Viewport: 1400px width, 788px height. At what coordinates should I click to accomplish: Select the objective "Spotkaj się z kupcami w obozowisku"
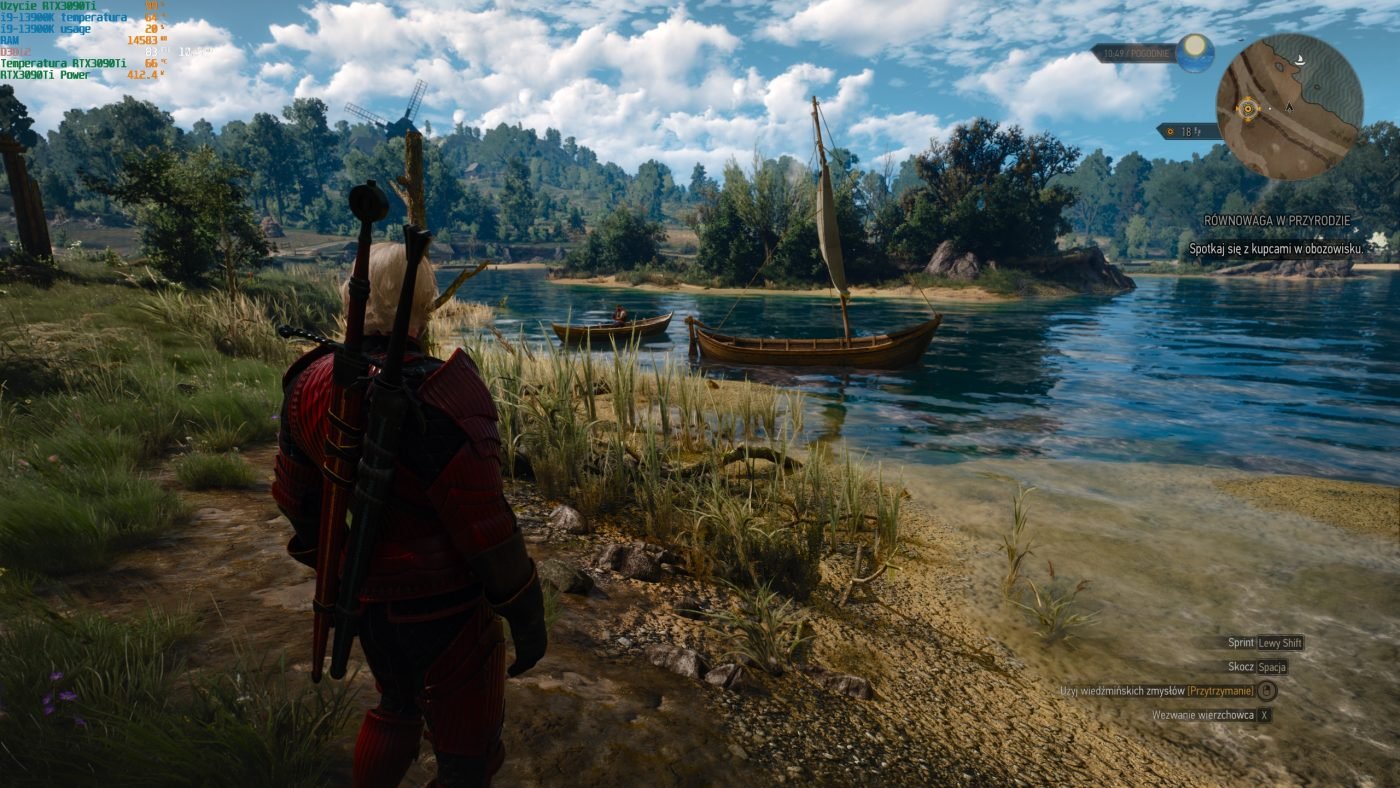1274,248
